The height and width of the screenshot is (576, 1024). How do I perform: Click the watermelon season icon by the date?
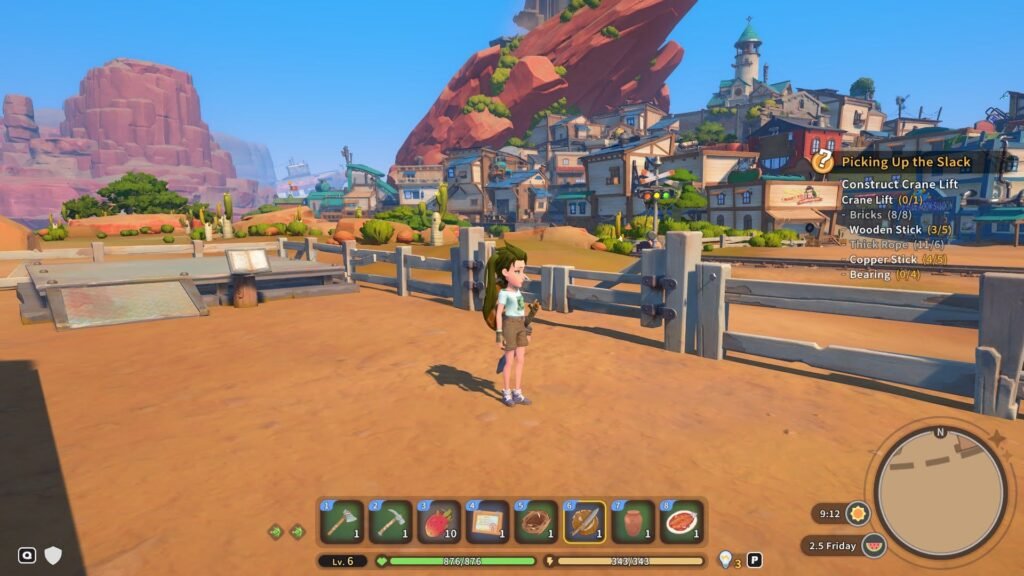click(873, 546)
